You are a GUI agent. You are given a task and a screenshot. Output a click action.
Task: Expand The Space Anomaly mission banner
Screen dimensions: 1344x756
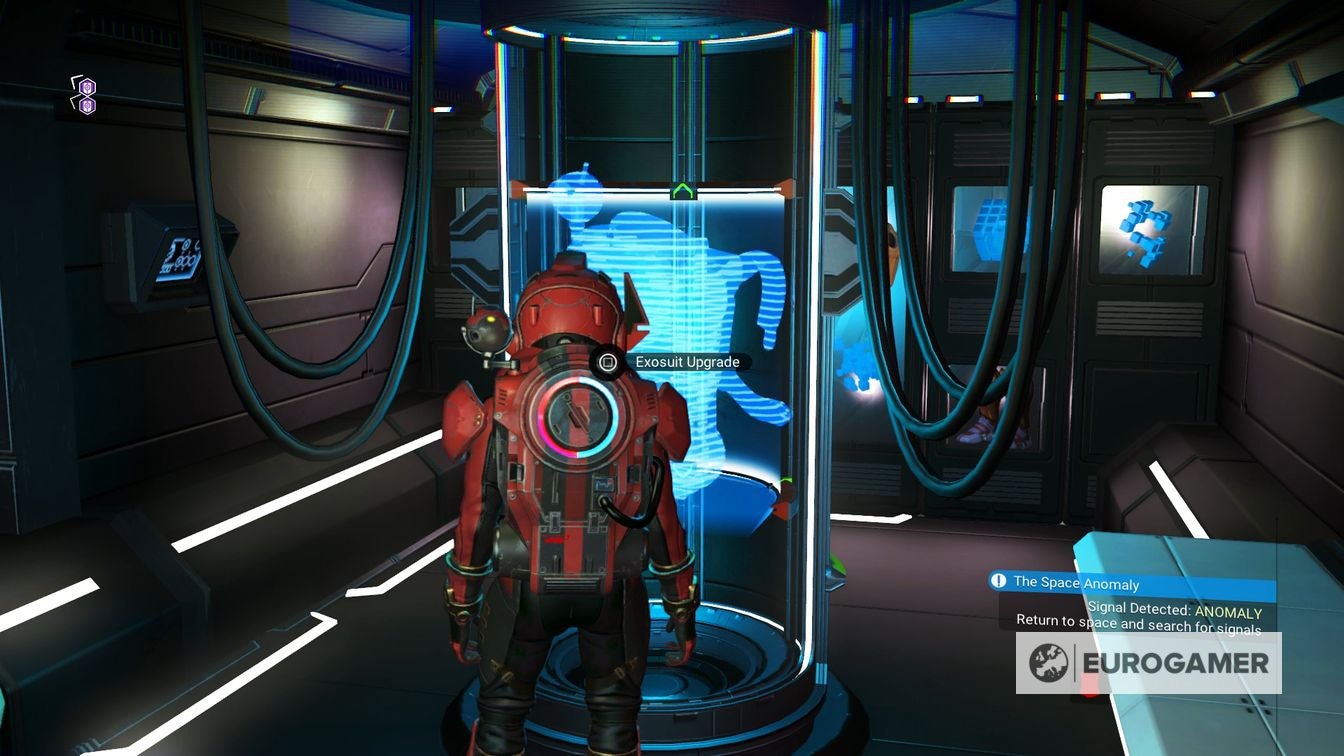tap(1080, 583)
